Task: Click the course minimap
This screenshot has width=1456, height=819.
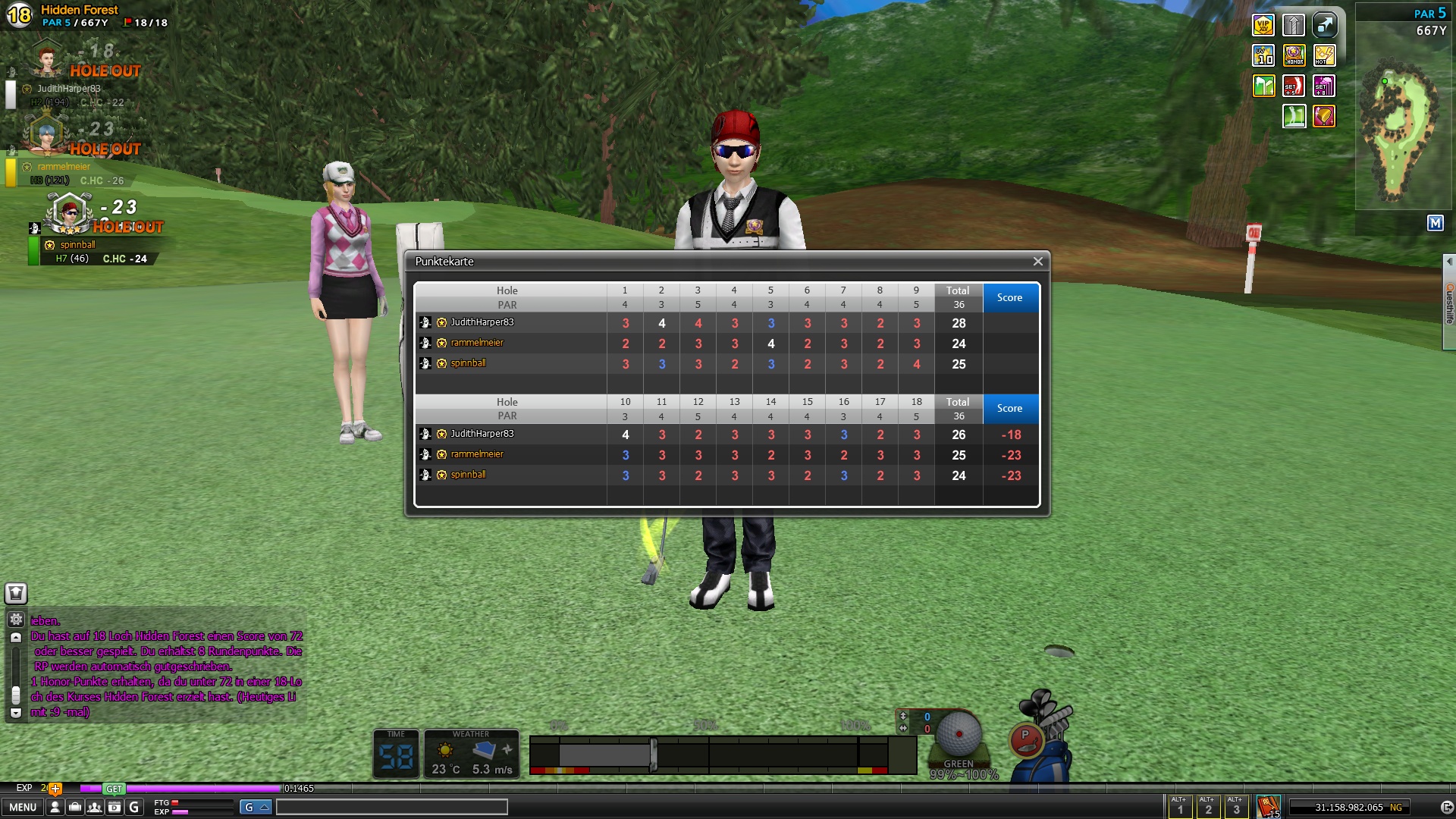Action: [1401, 133]
